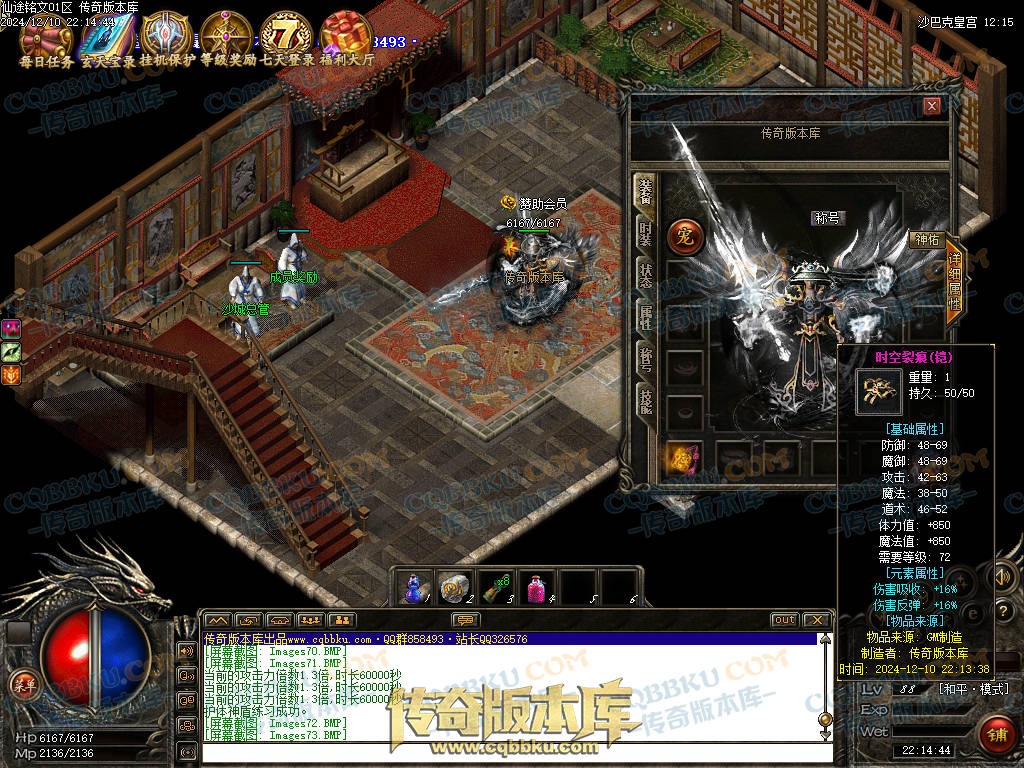Expand the 详细属性 detailed attributes side tab
Viewport: 1024px width, 768px height.
tap(954, 283)
